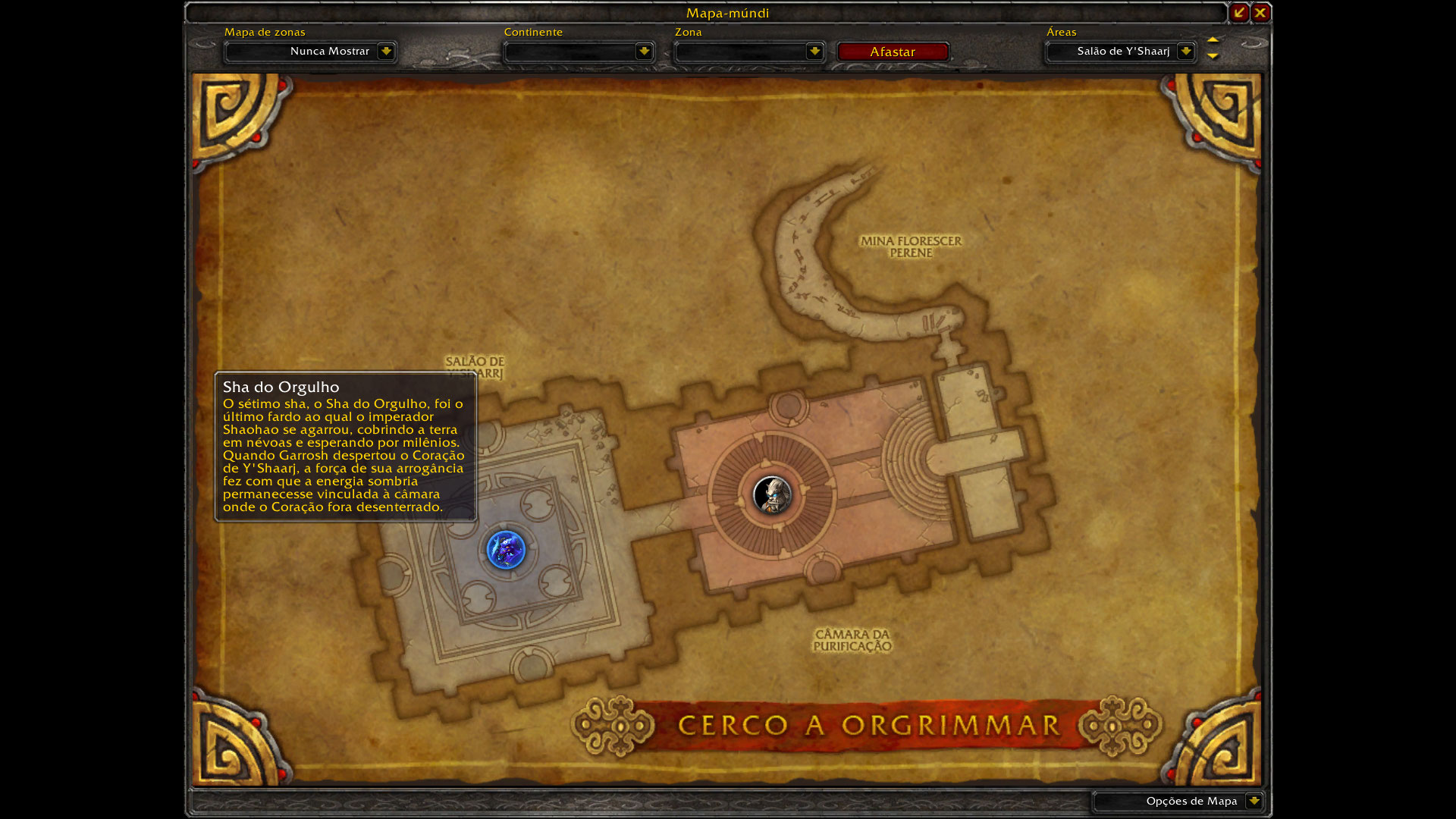The width and height of the screenshot is (1456, 819).
Task: Close the Mapa-múndi world map window
Action: pyautogui.click(x=1260, y=13)
